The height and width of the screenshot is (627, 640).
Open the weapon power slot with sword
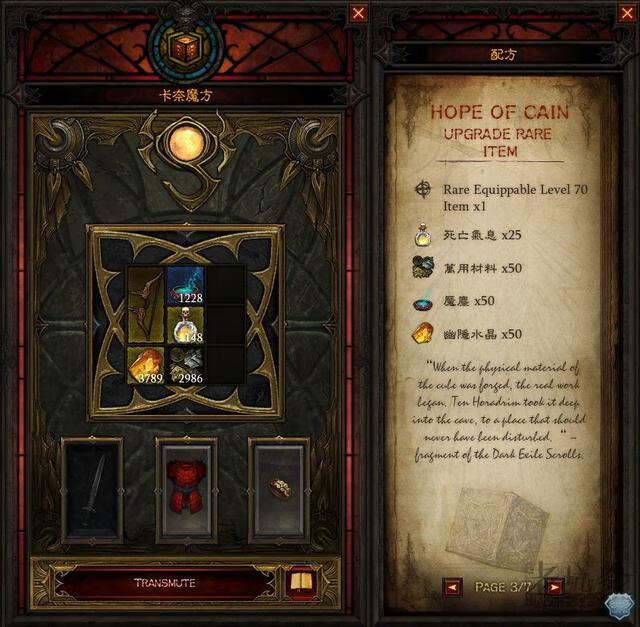click(92, 490)
